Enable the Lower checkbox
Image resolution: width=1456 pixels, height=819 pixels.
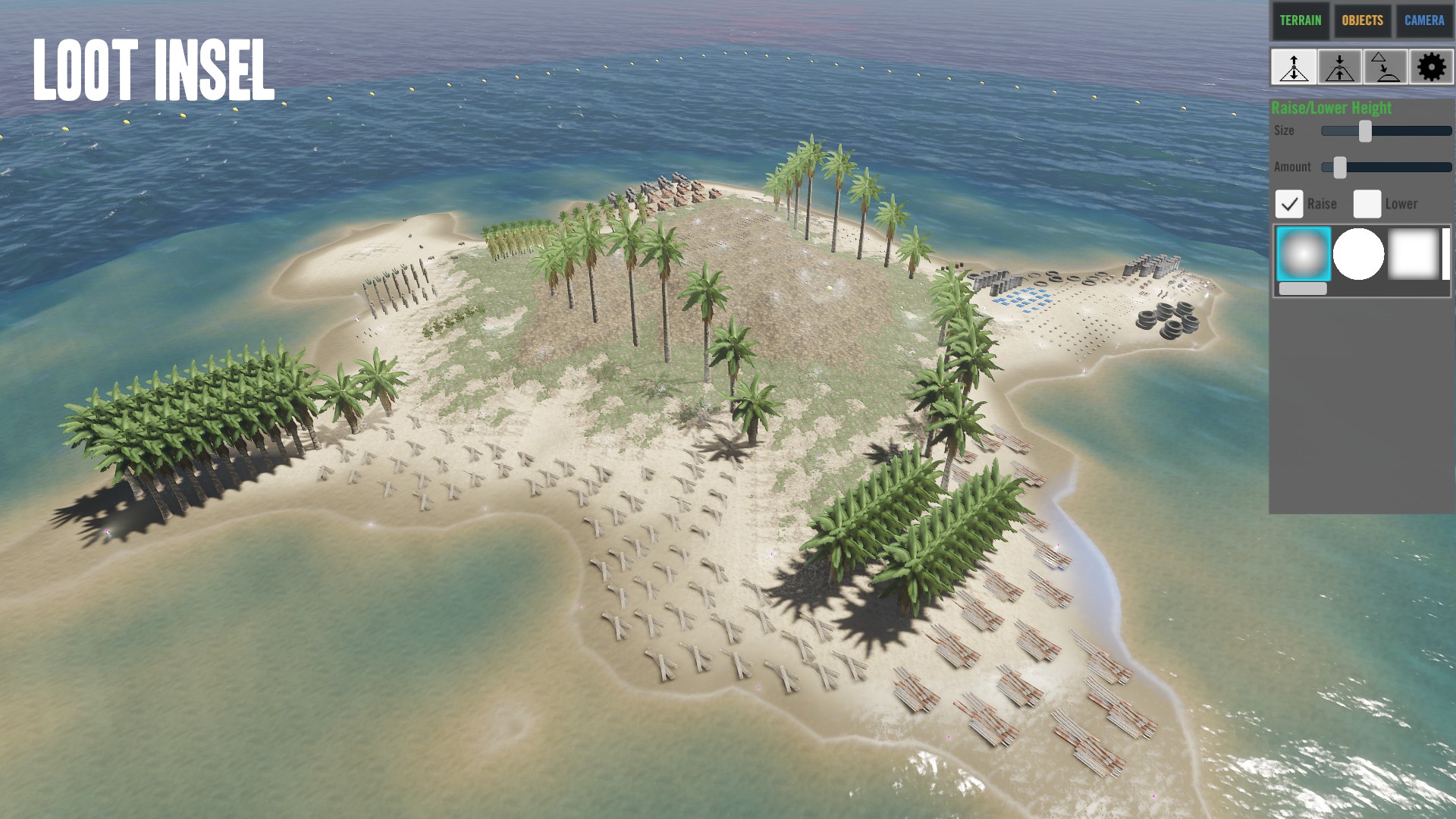pos(1367,204)
